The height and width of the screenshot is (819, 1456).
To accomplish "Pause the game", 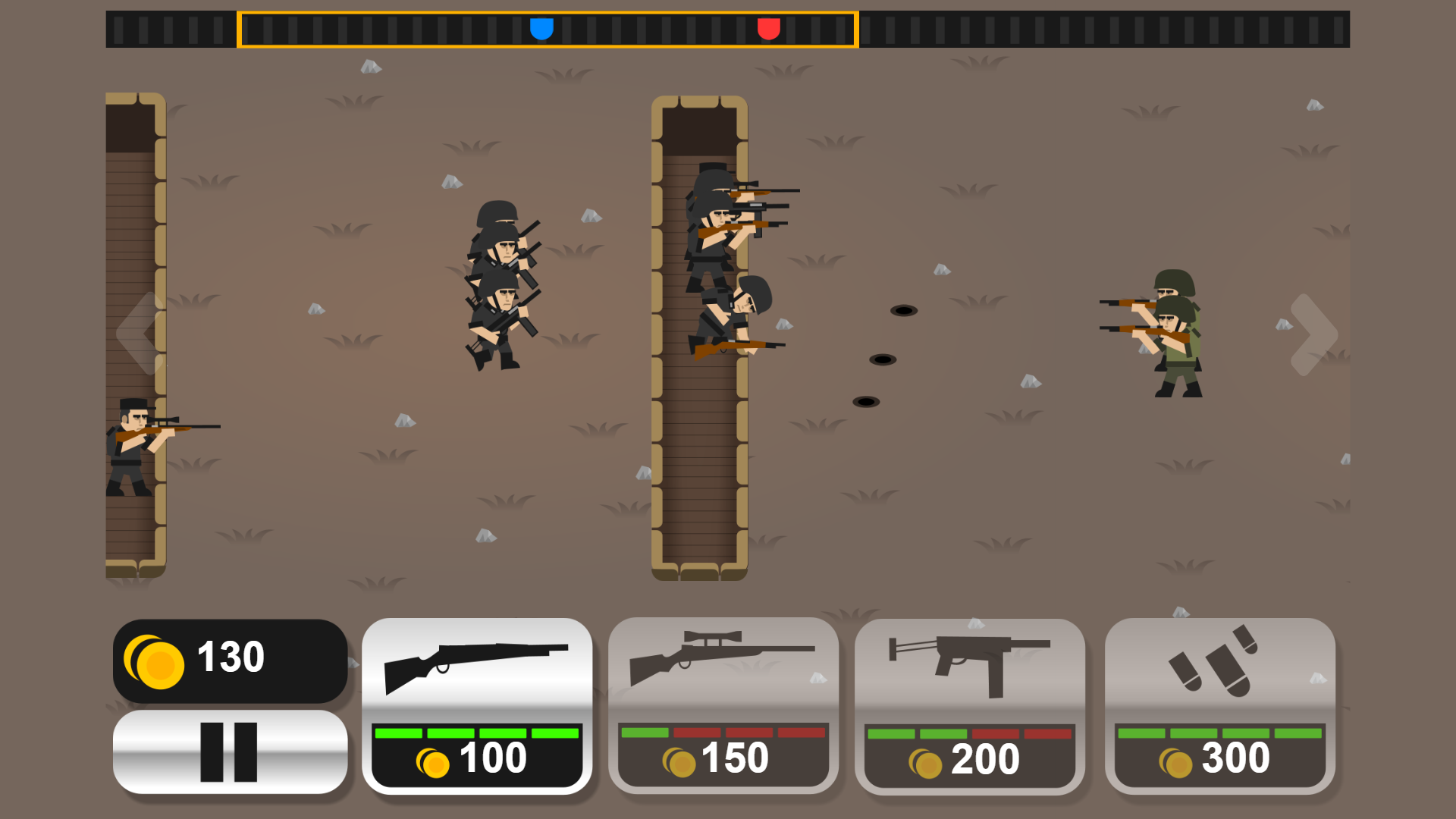I will coord(229,752).
